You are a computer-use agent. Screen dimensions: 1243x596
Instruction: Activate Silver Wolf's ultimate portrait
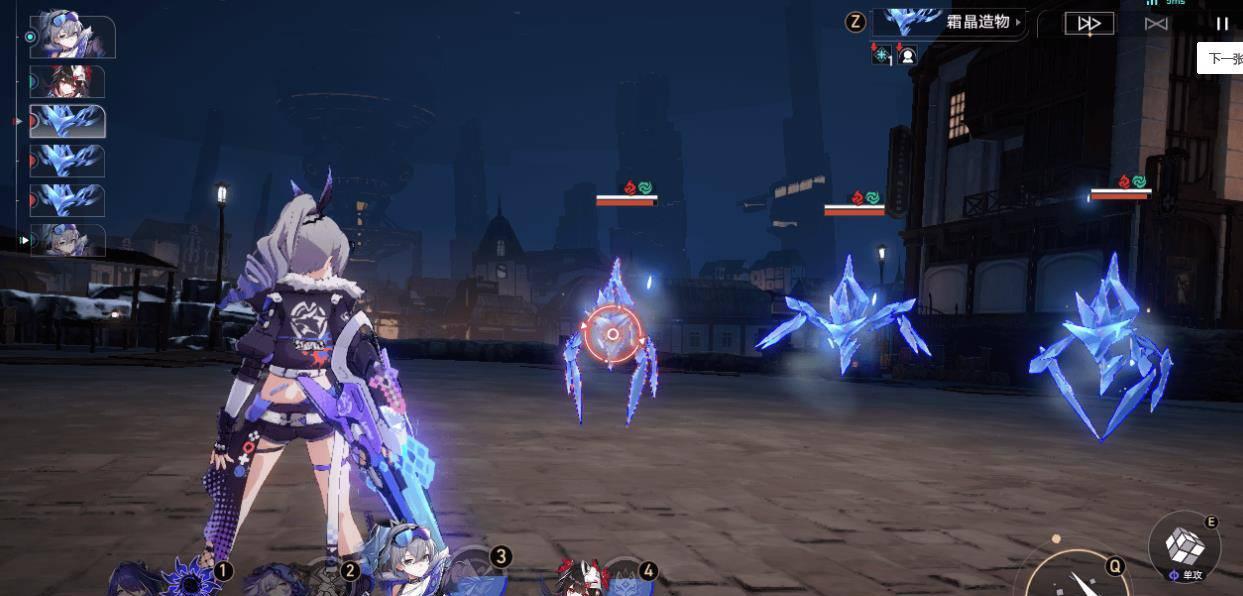click(x=410, y=570)
